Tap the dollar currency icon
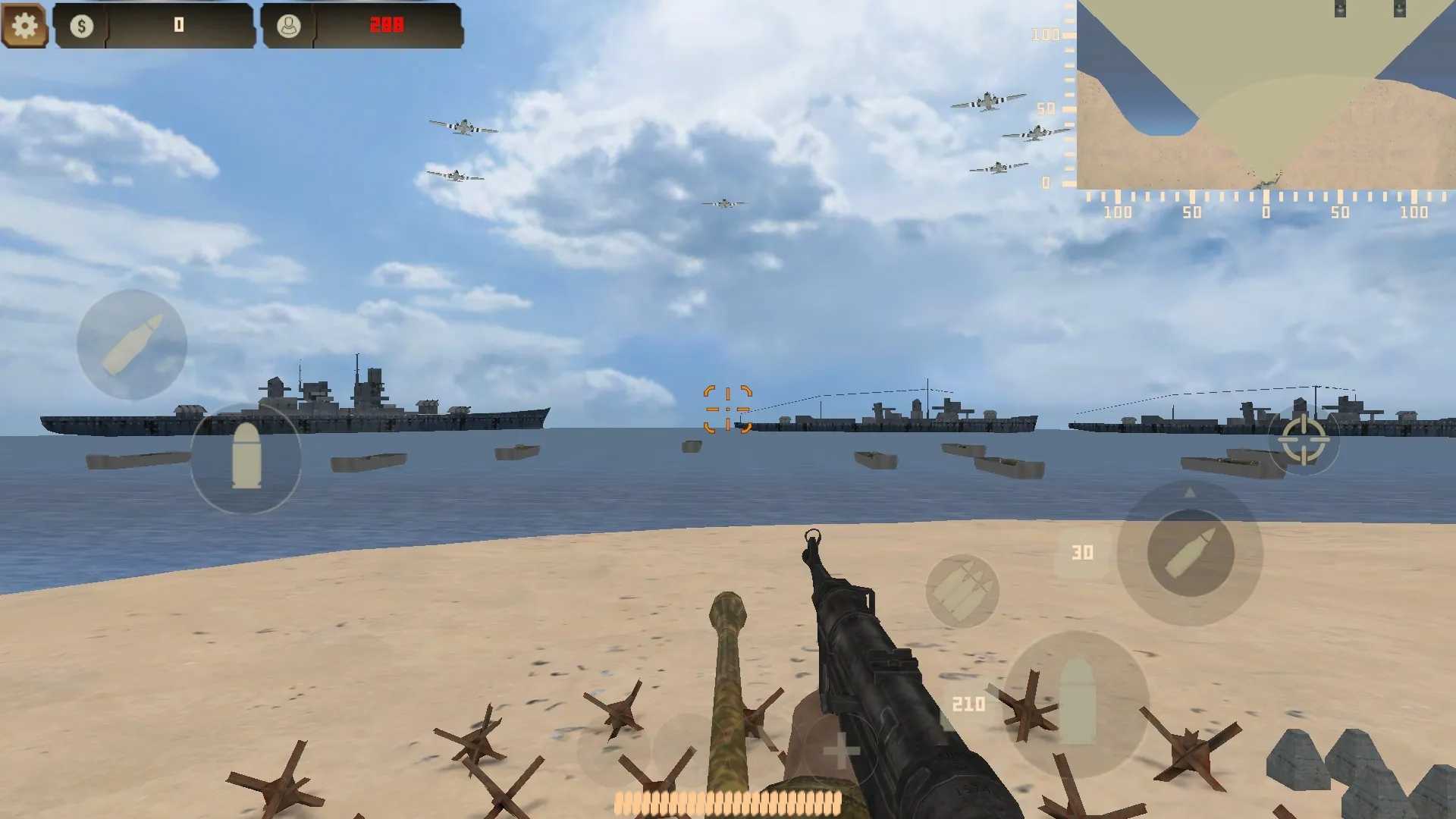 [x=82, y=26]
